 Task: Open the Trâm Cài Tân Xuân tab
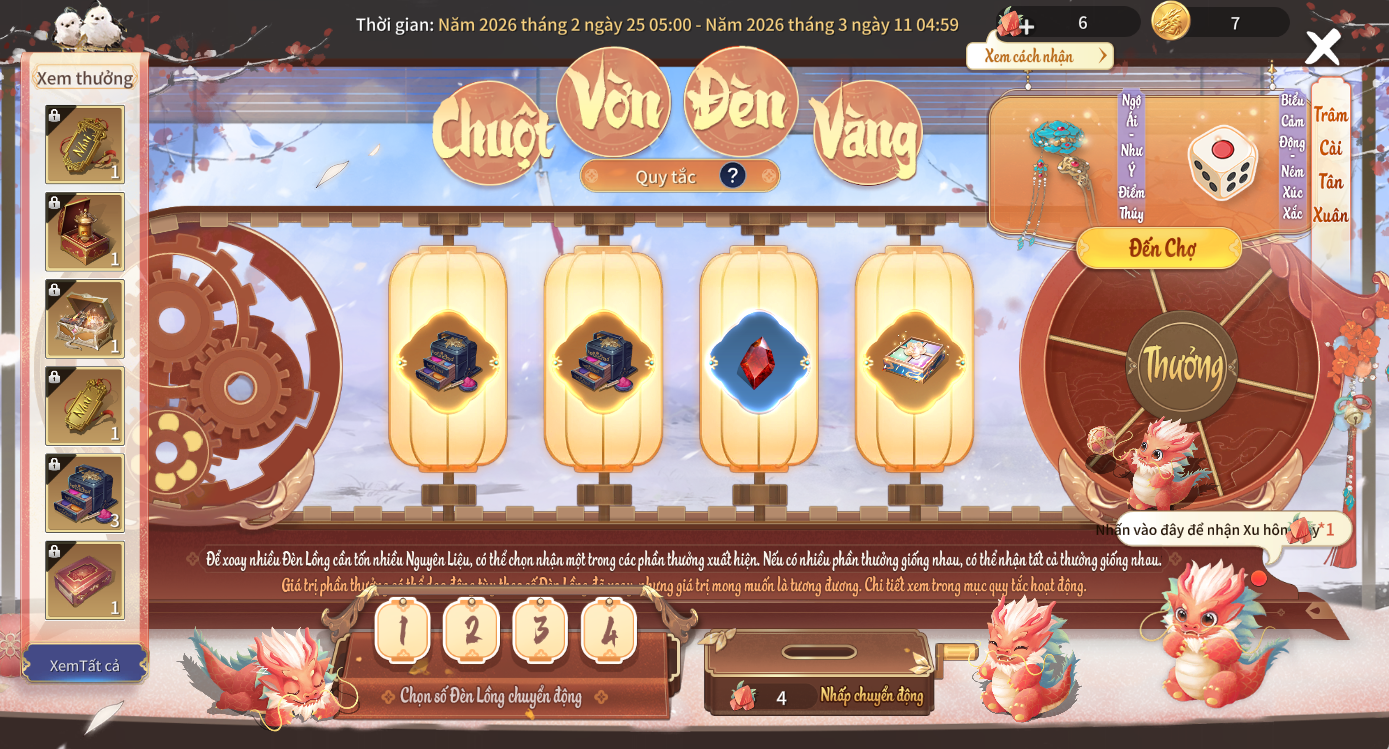[x=1330, y=165]
